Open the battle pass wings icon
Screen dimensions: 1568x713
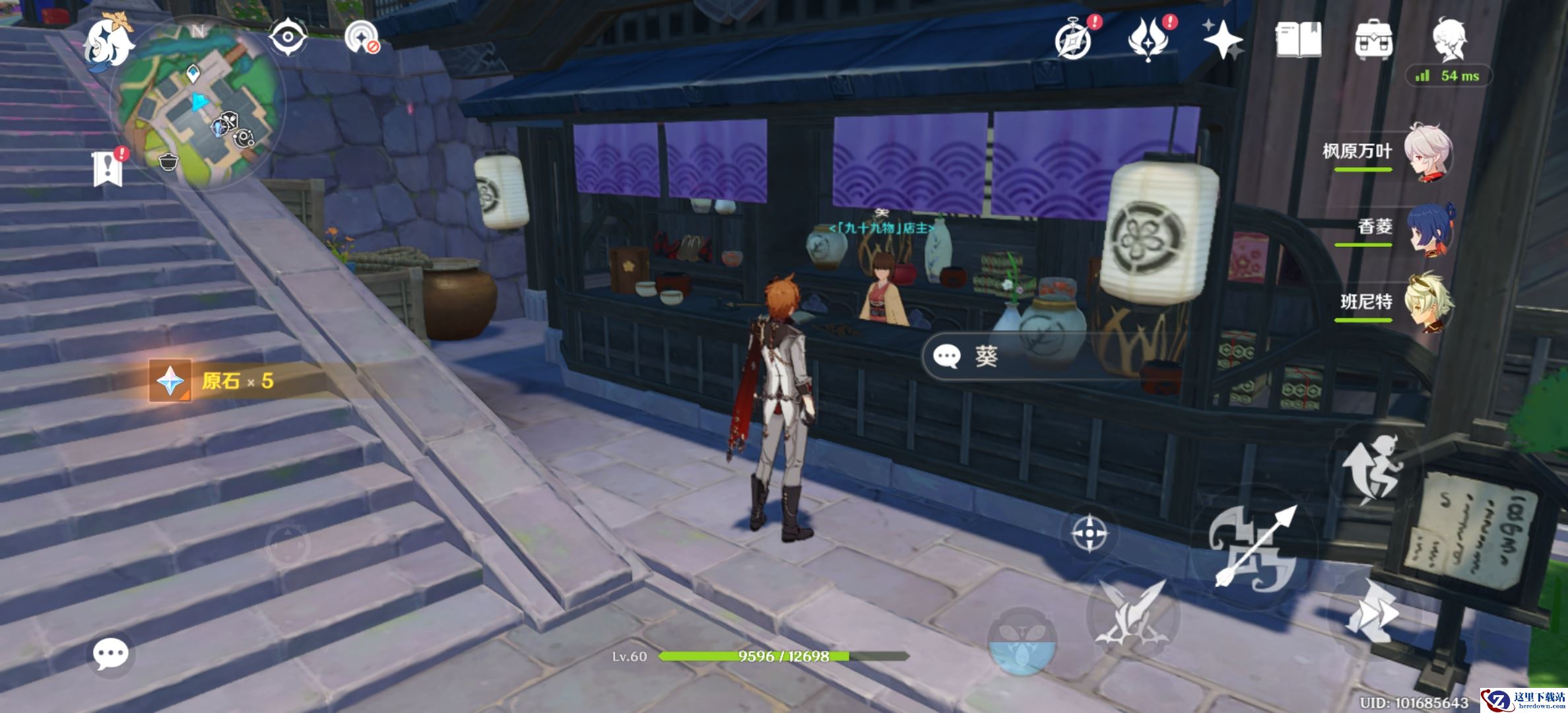[x=1149, y=40]
